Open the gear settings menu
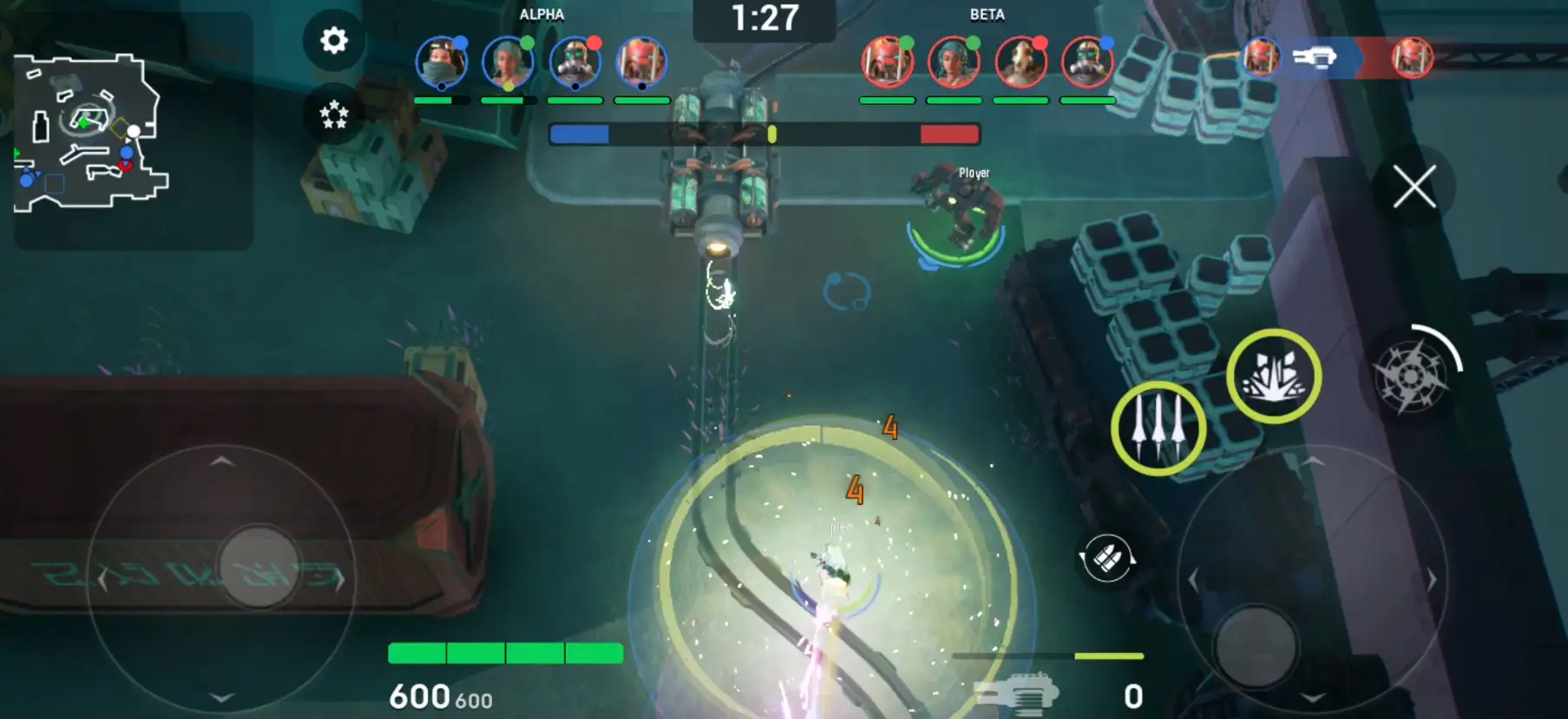The height and width of the screenshot is (719, 1568). [x=334, y=41]
